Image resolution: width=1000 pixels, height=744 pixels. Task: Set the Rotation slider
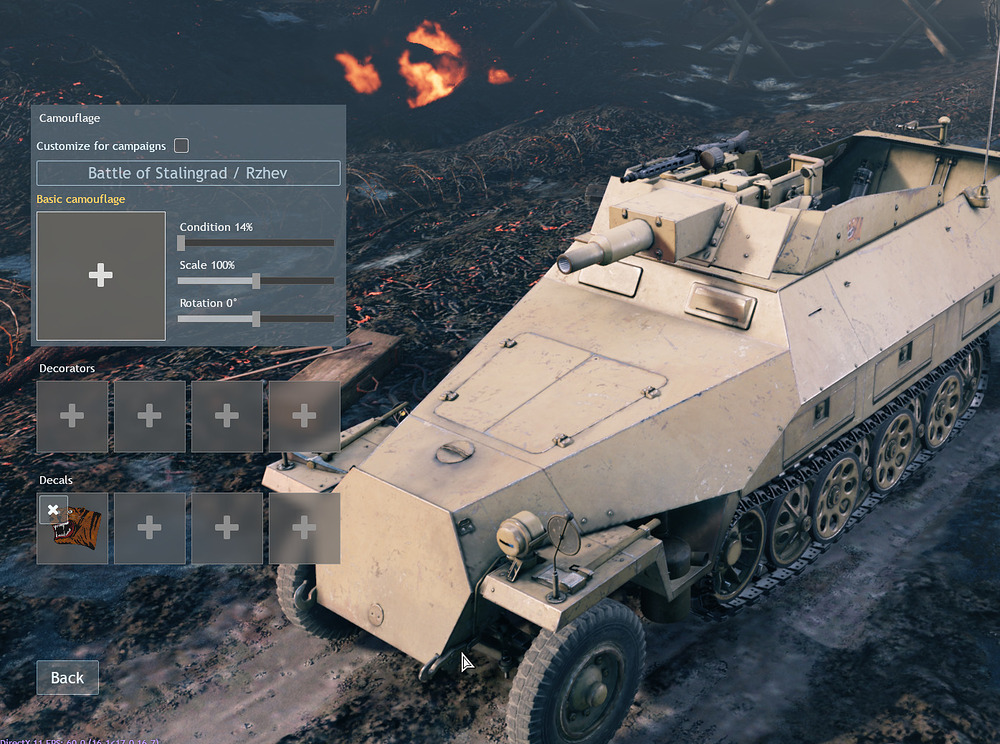pyautogui.click(x=256, y=319)
